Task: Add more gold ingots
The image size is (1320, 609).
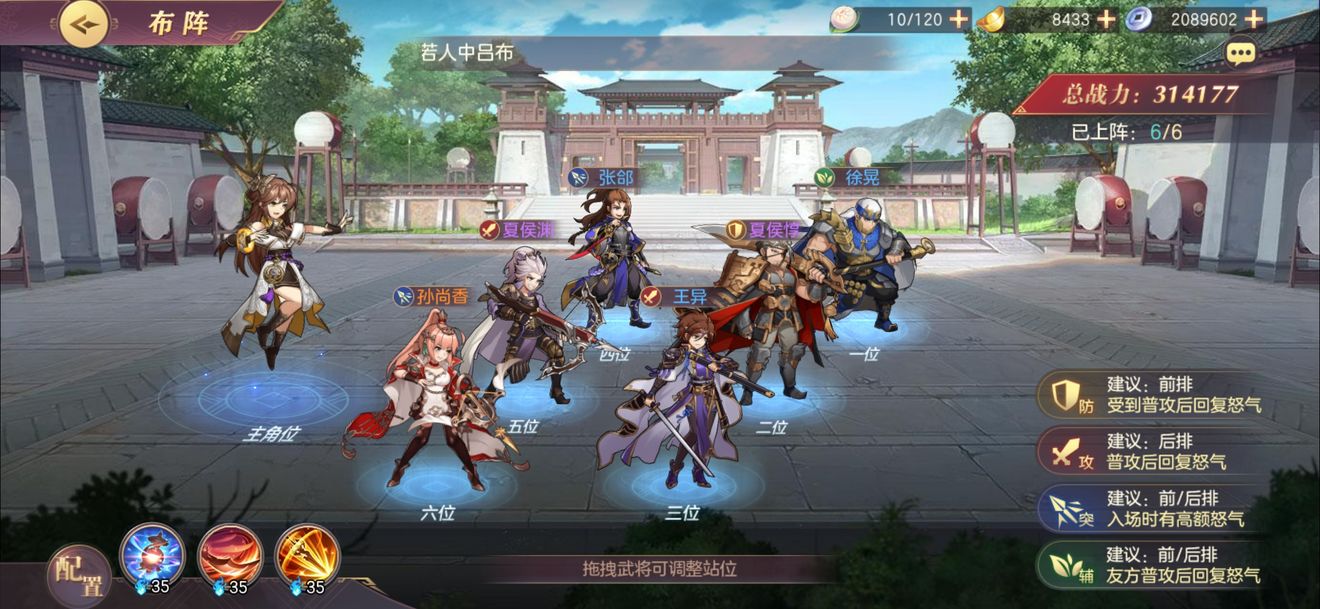Action: [x=1106, y=19]
